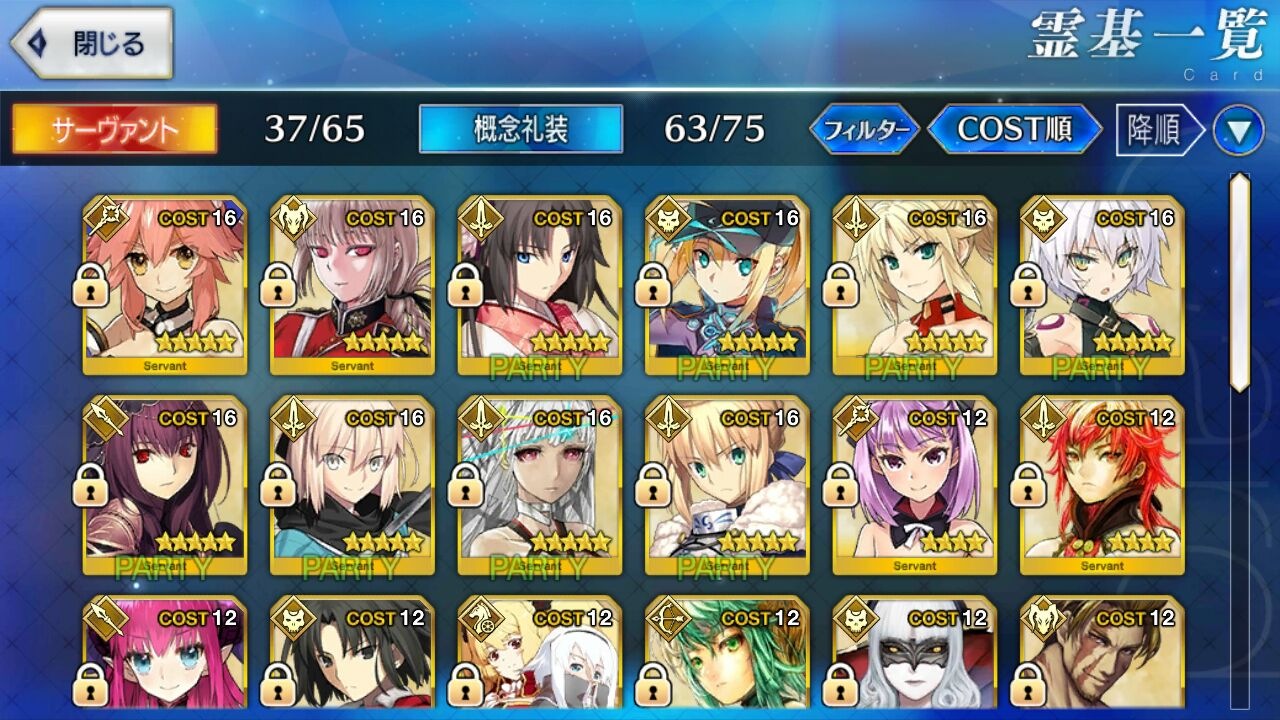Screen dimensions: 1280x720
Task: Change sorting with the COST順 button
Action: point(1015,129)
